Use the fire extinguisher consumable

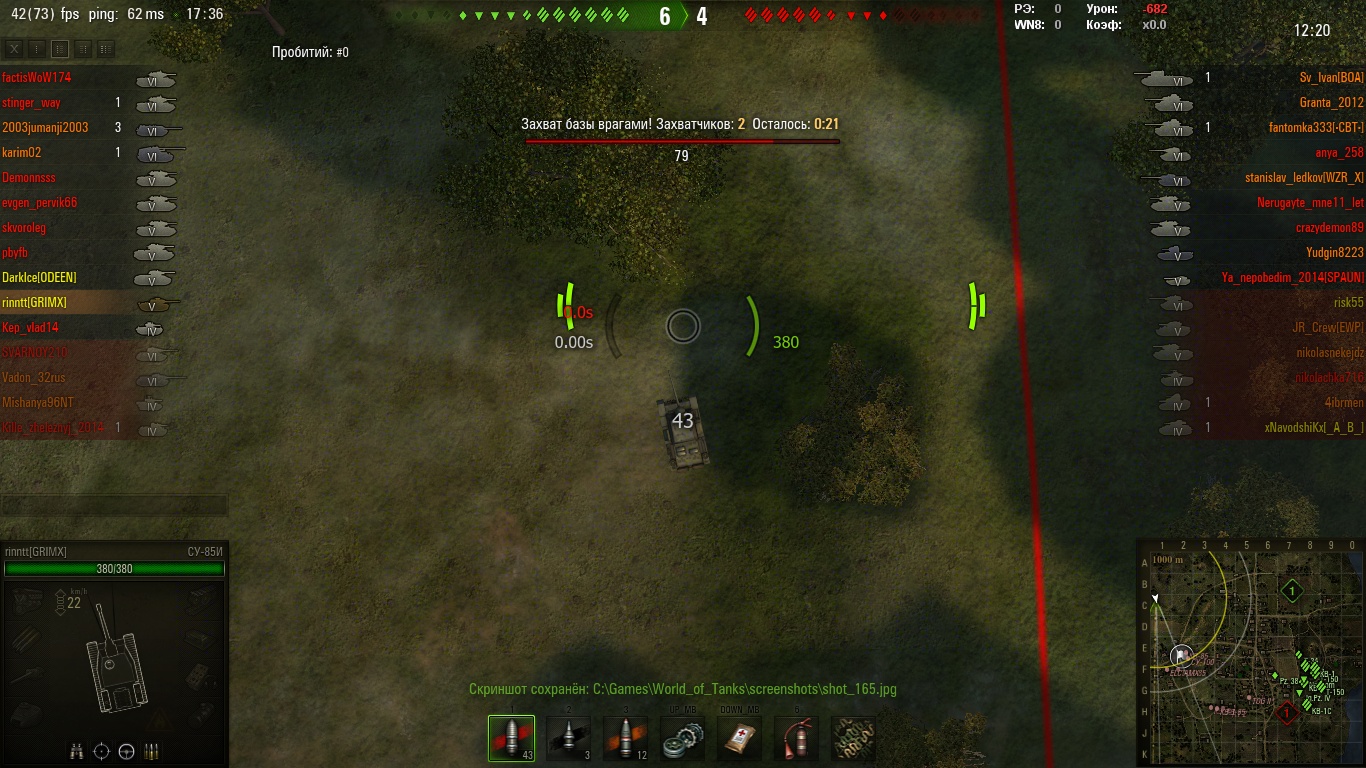[x=796, y=739]
